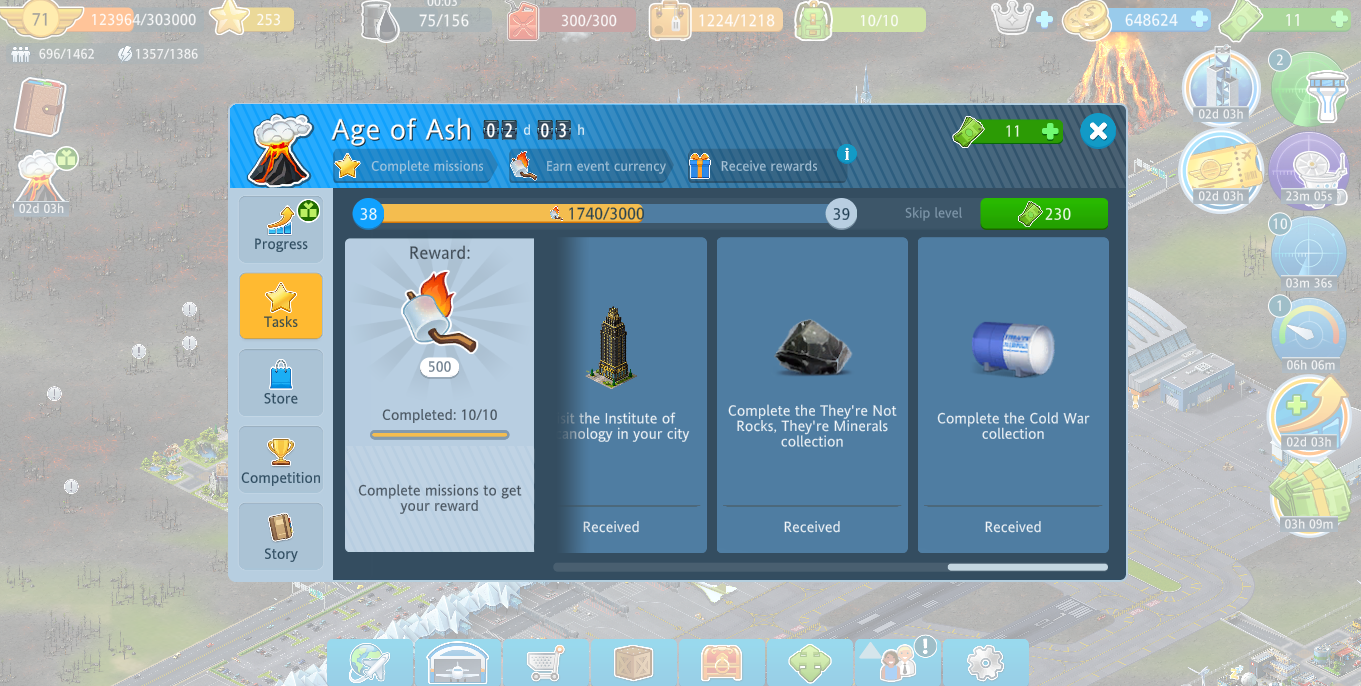1361x686 pixels.
Task: Open the hangar airplane button
Action: (458, 663)
